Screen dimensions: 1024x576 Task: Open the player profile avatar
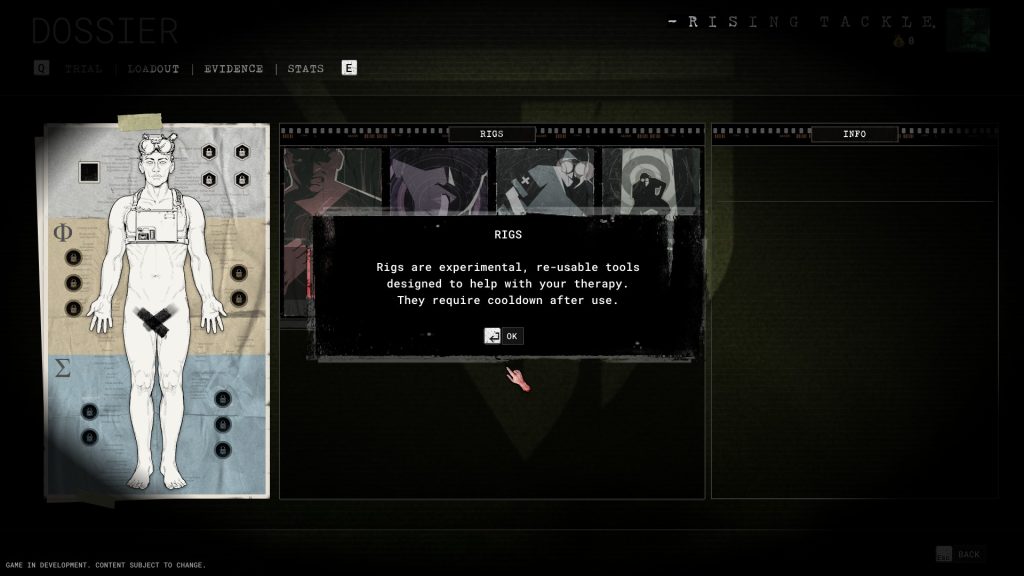point(968,30)
